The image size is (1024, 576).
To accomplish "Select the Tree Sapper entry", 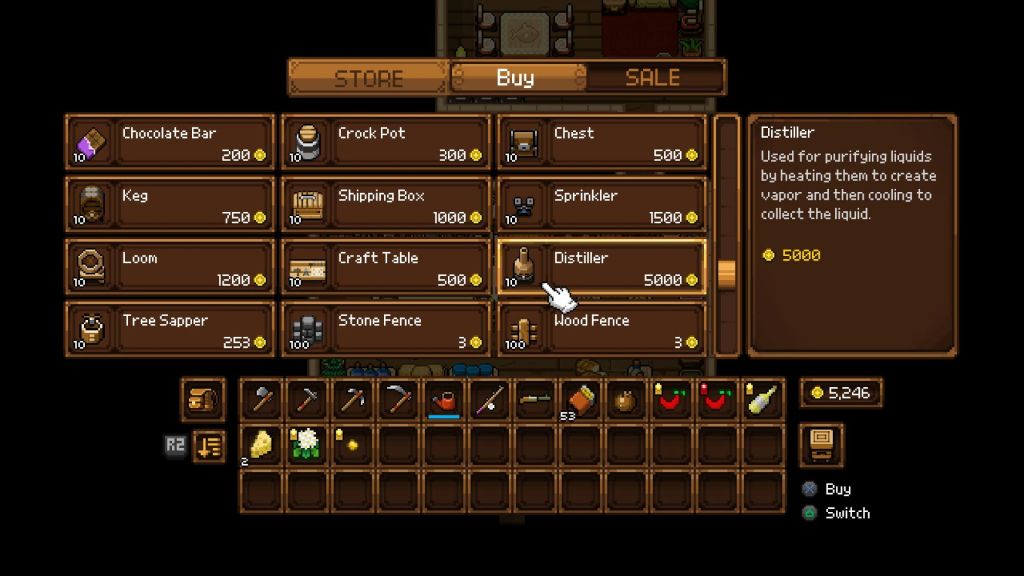I will 169,330.
